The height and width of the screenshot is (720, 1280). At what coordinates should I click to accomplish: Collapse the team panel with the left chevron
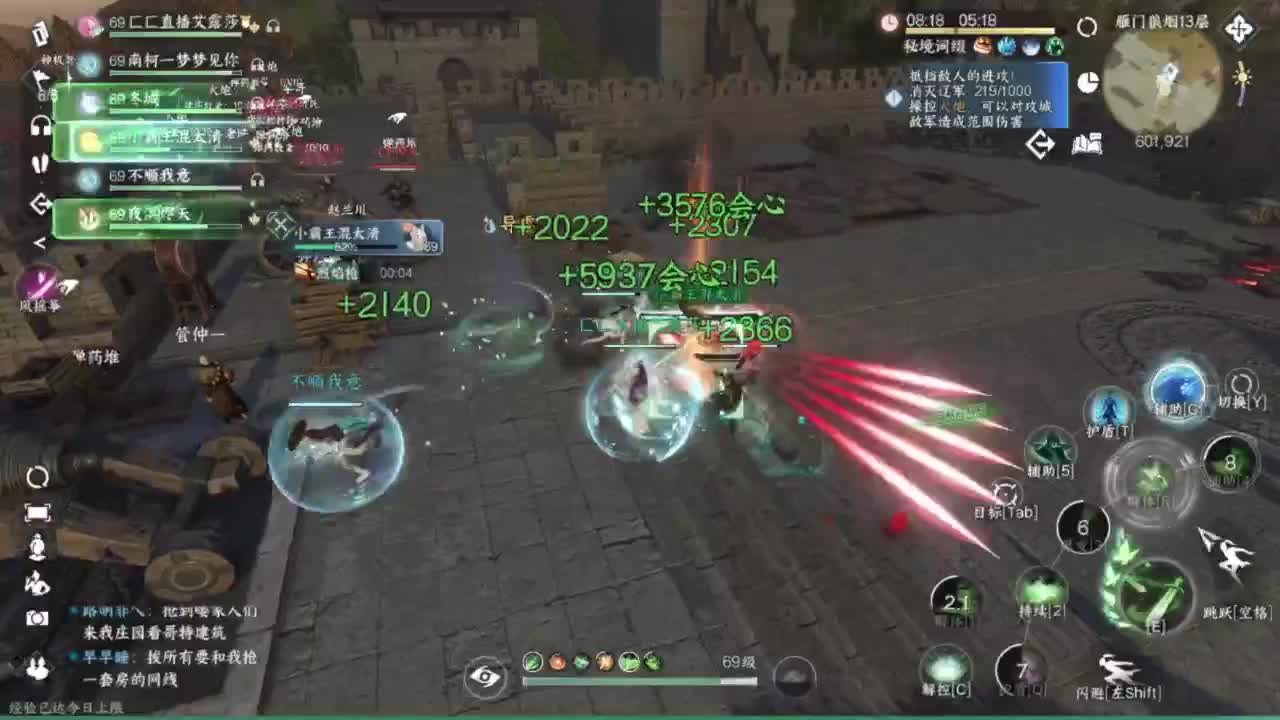pos(40,241)
